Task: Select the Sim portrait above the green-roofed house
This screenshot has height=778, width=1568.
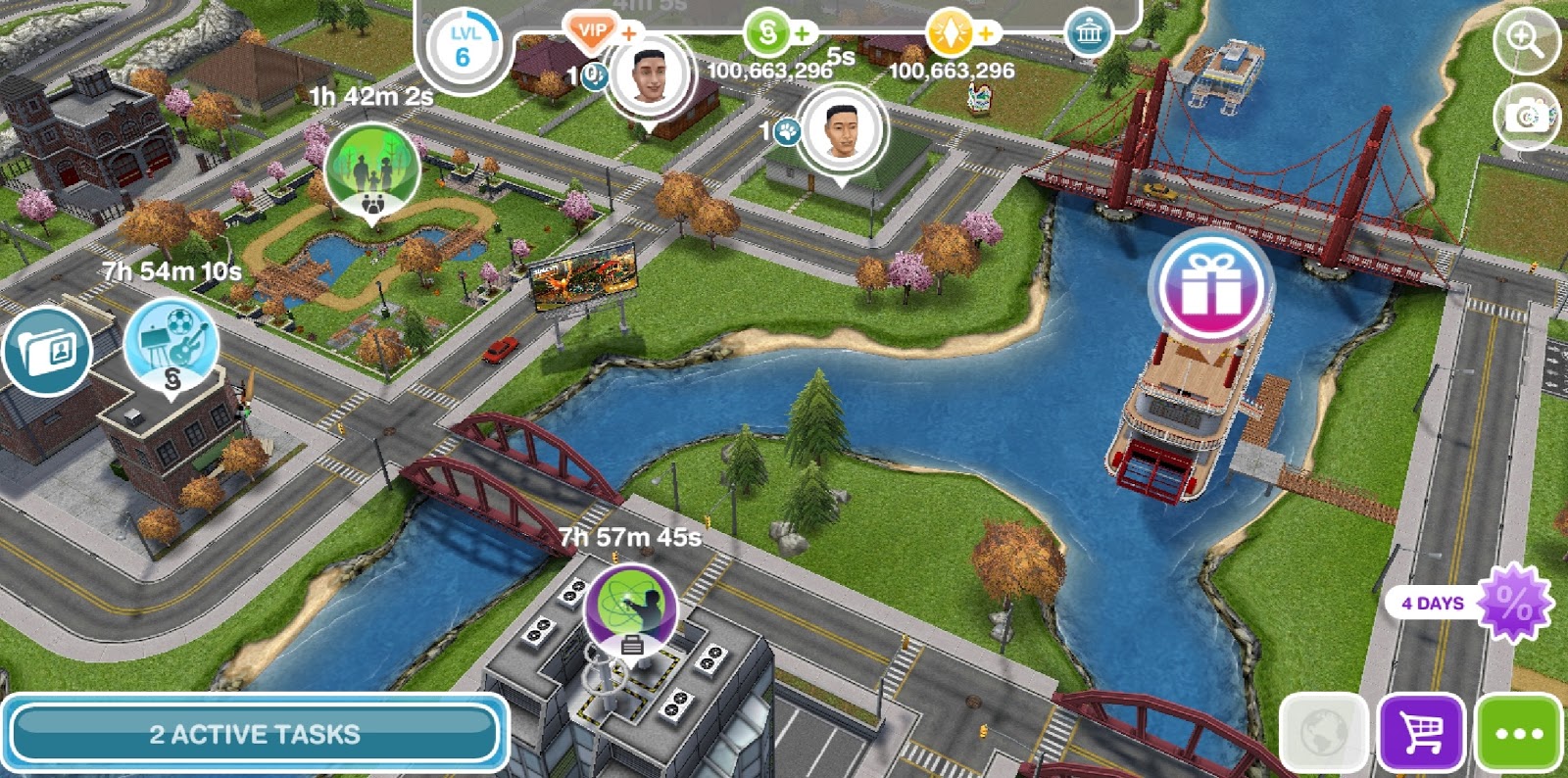Action: click(x=841, y=131)
